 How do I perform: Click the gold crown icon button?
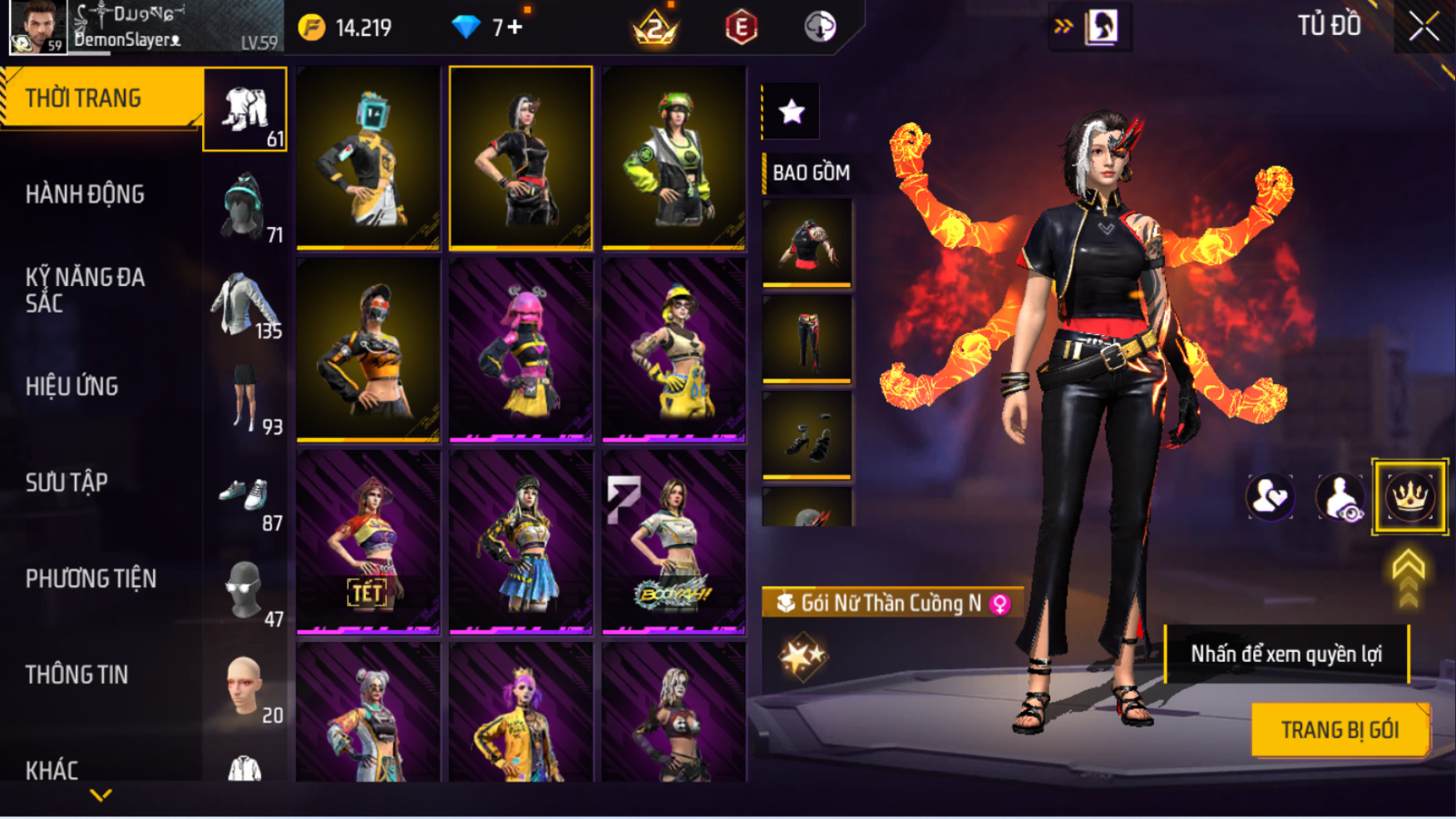1409,497
